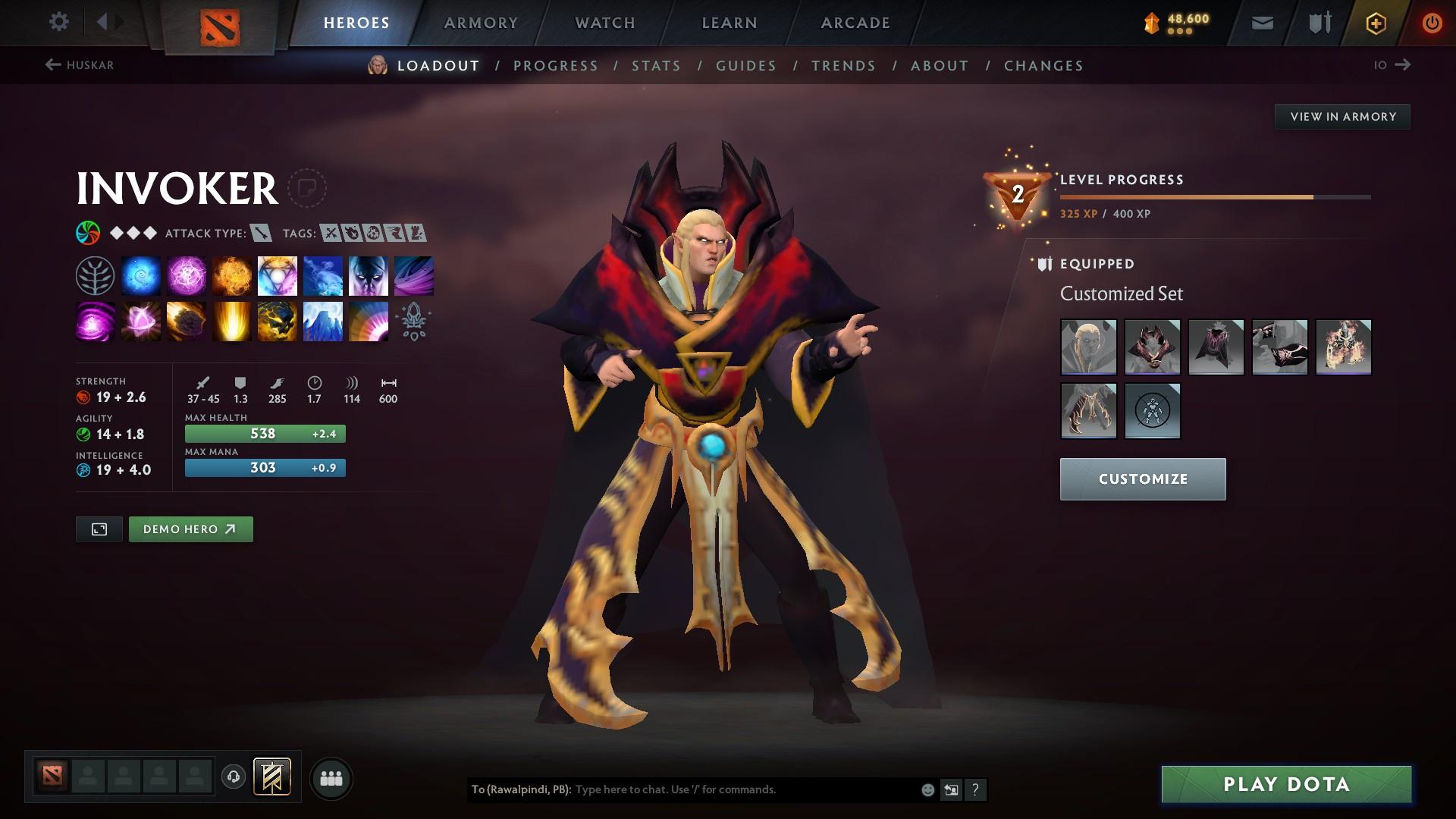
Task: Click the settings gear icon
Action: 58,22
